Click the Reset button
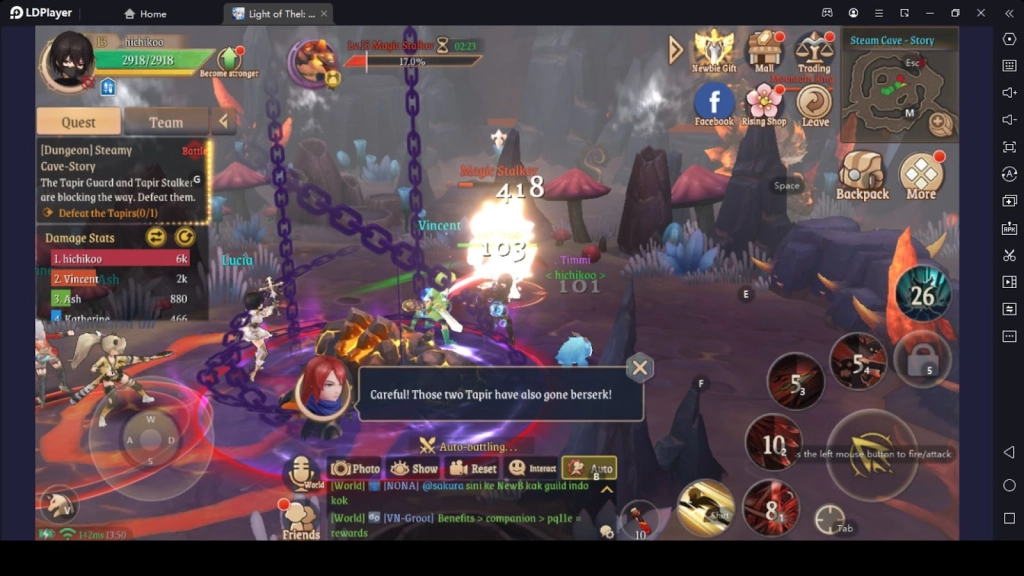The image size is (1024, 576). tap(473, 468)
